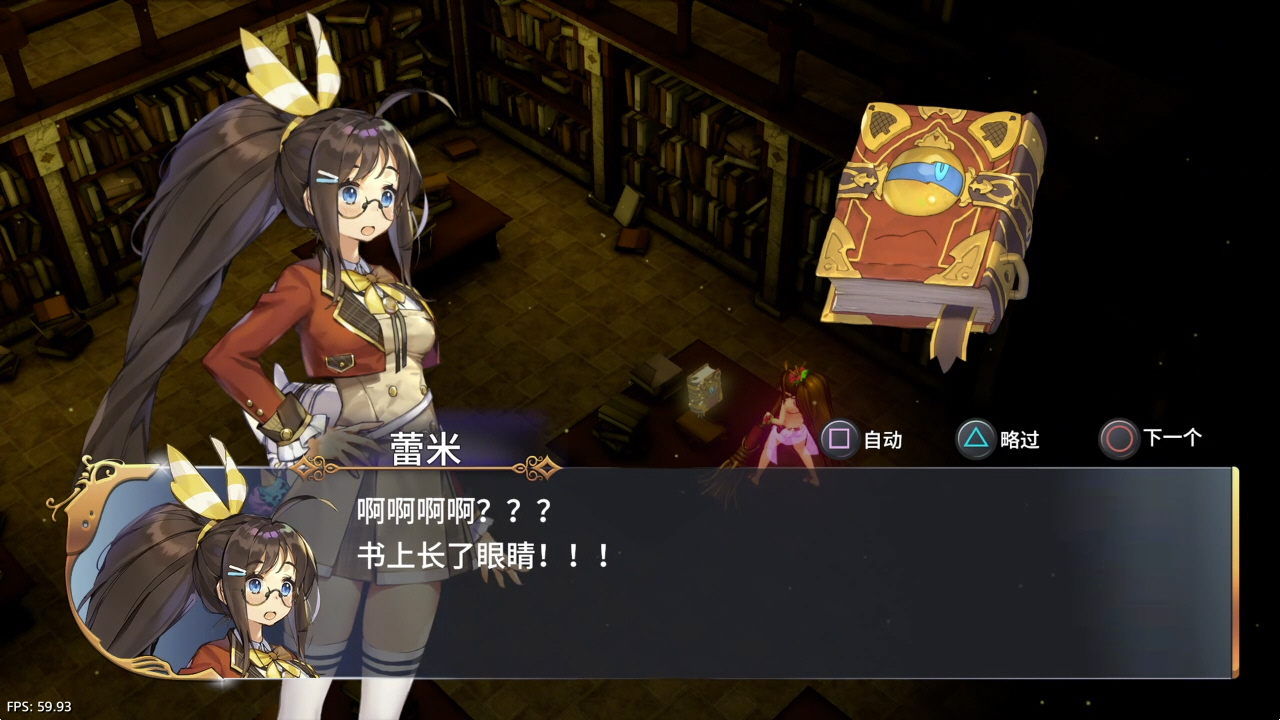This screenshot has height=720, width=1280.
Task: Click 略过 to skip the scene
Action: point(1022,440)
